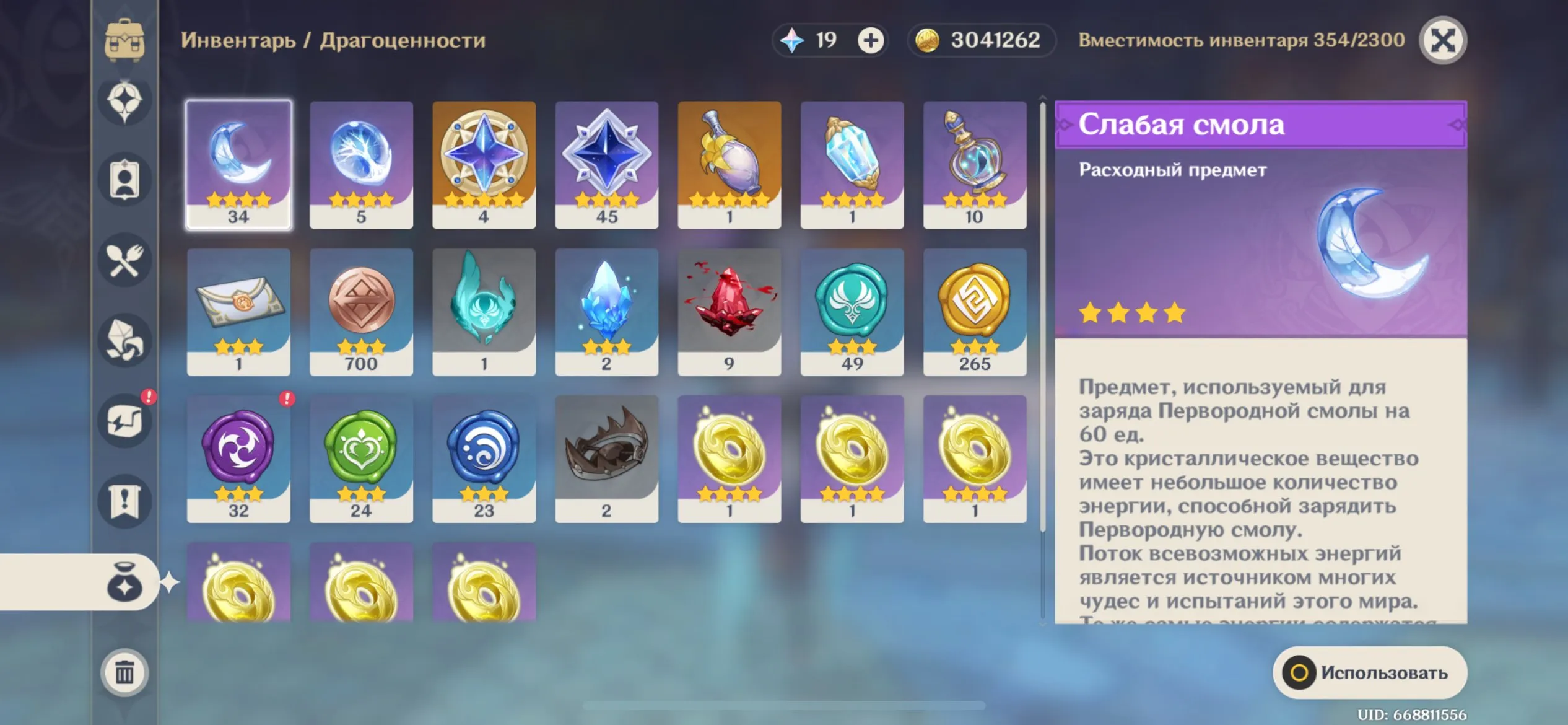
Task: Pick the bronze coin slot with 700
Action: click(x=361, y=312)
